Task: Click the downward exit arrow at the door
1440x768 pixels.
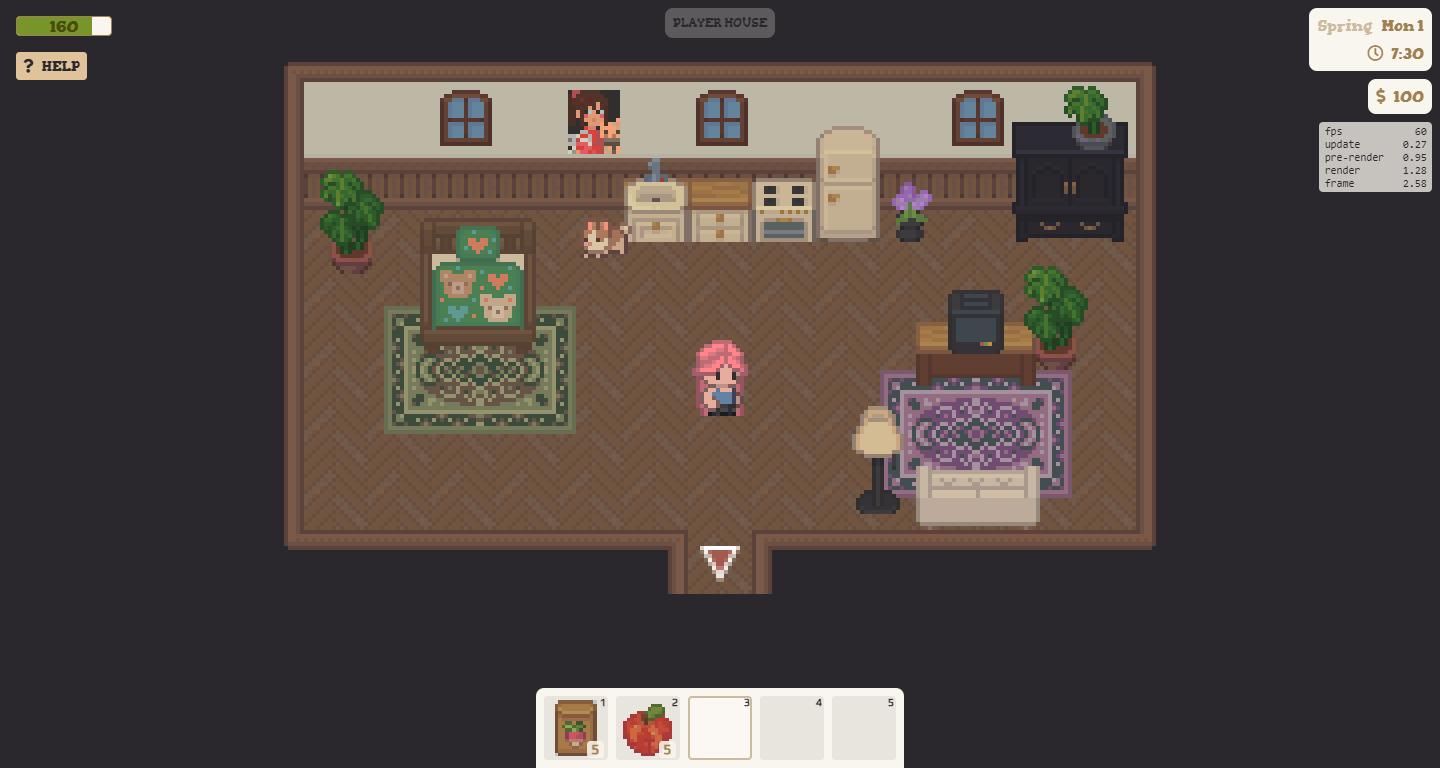Action: 720,563
